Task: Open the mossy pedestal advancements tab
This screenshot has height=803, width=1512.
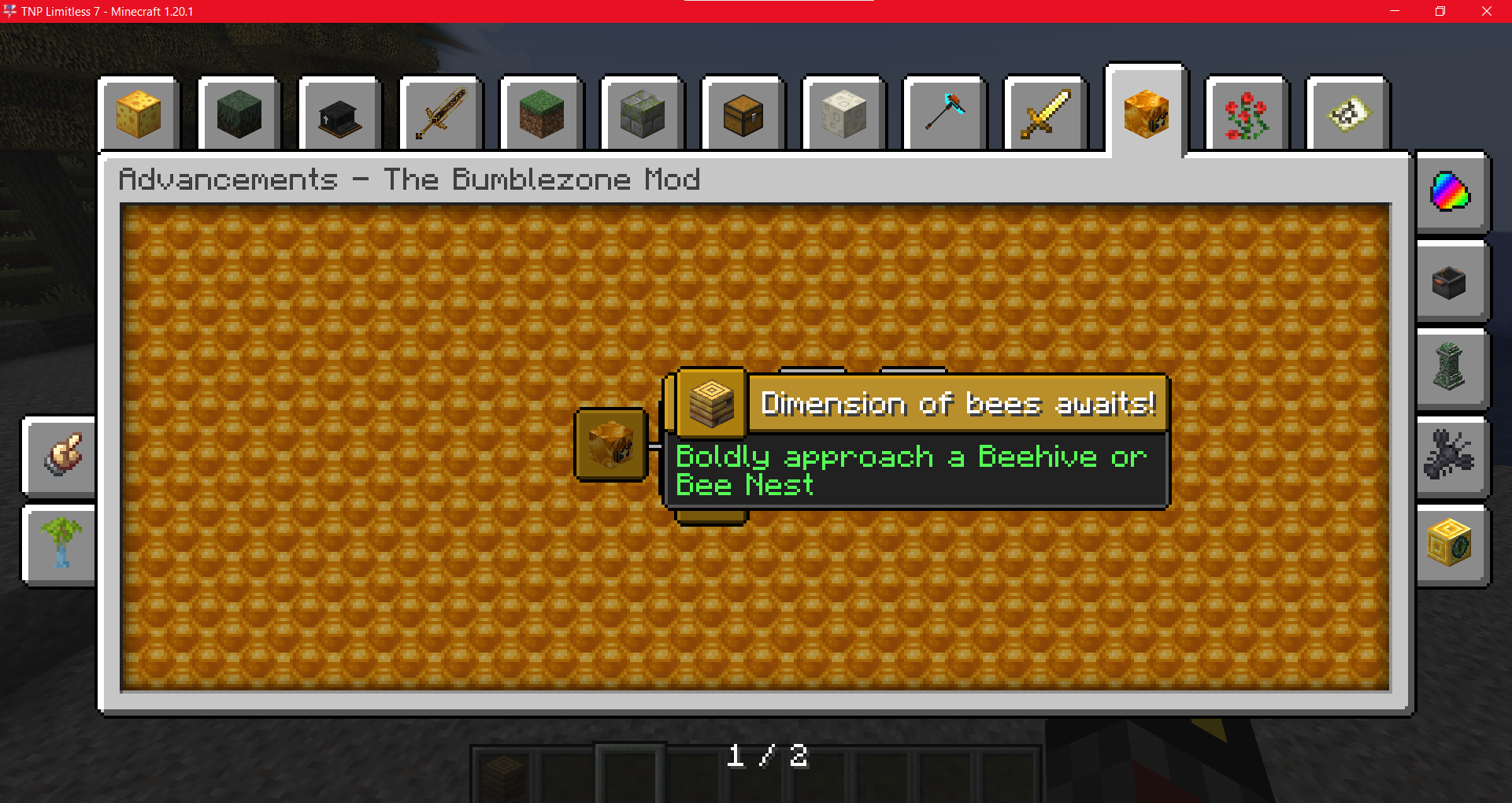Action: pos(1451,368)
